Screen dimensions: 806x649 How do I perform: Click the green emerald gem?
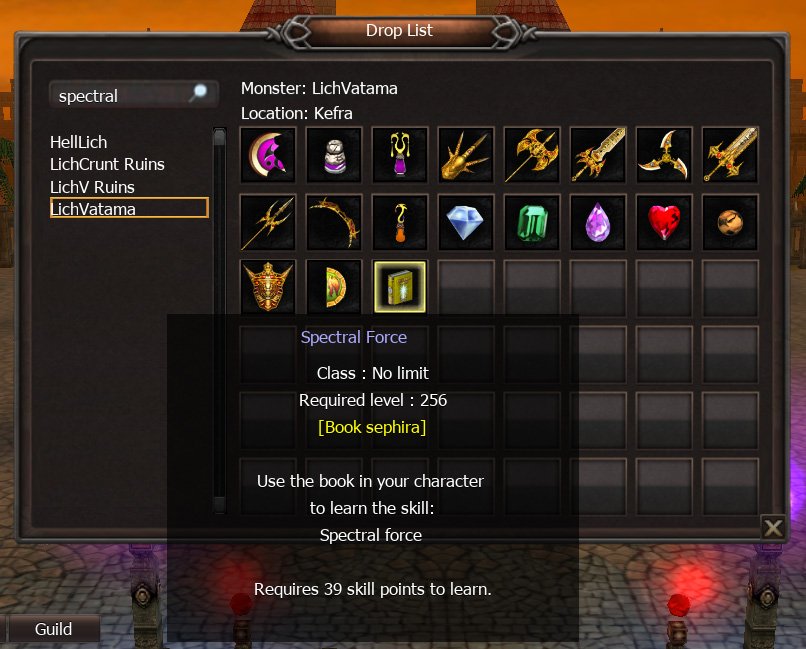[532, 221]
